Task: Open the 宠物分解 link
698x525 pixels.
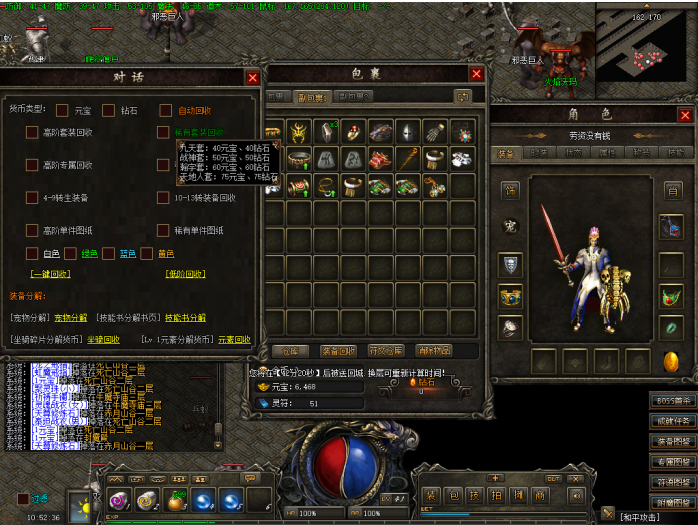Action: coord(68,317)
